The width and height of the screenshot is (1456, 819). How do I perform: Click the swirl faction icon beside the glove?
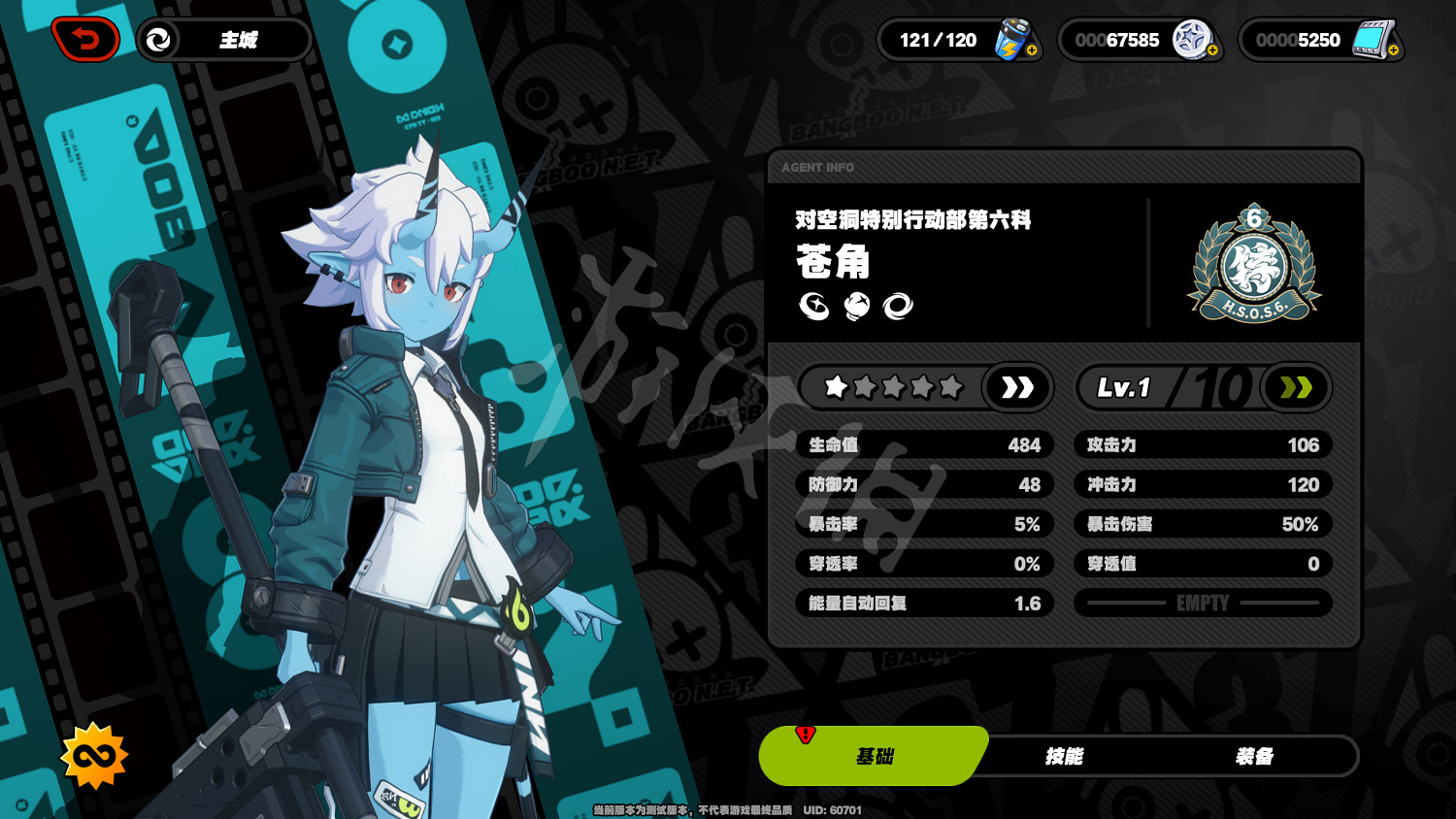pos(898,308)
